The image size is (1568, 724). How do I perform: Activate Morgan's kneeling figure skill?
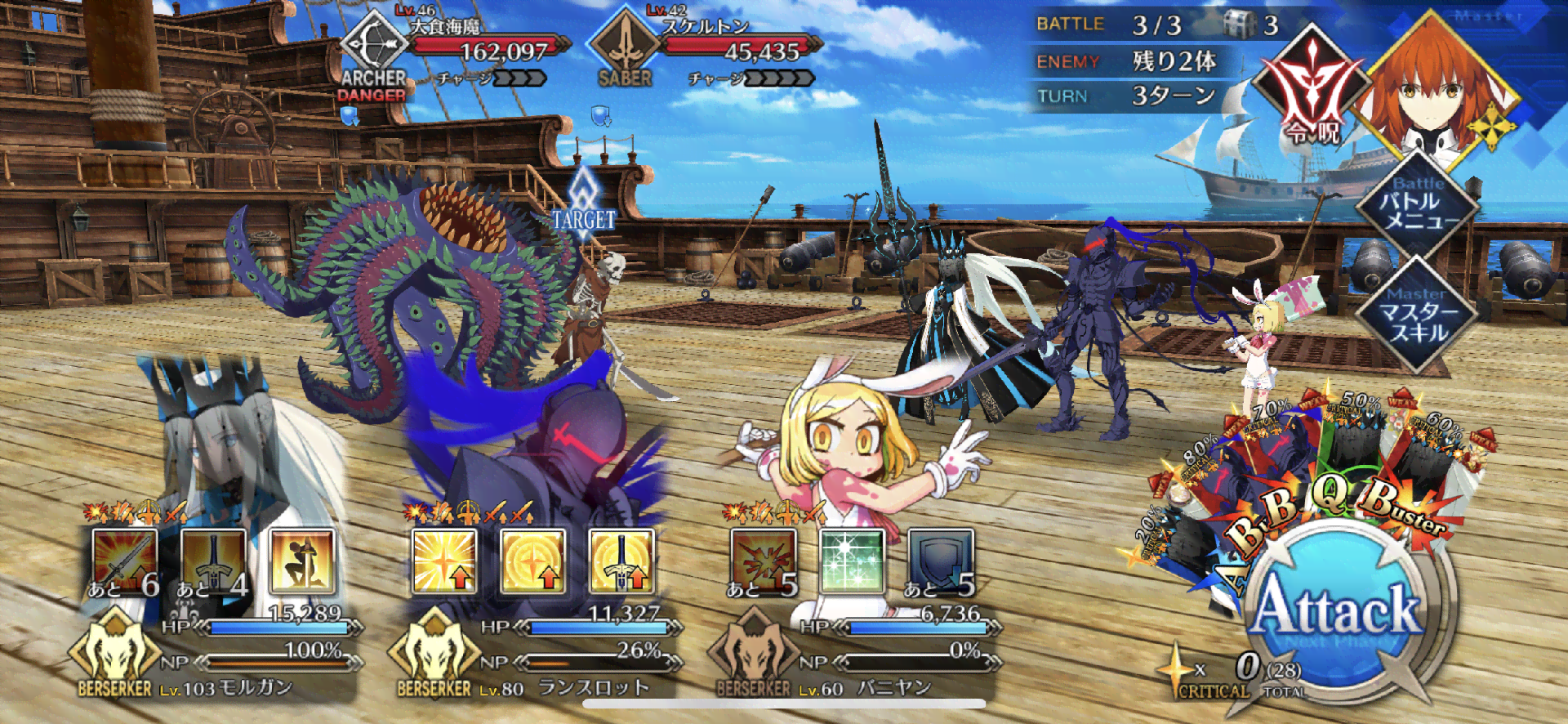click(301, 561)
